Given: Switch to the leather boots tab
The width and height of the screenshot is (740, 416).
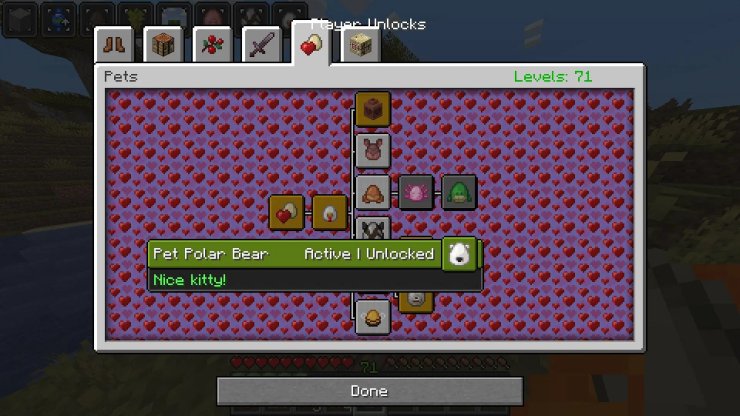Looking at the screenshot, I should click(114, 45).
